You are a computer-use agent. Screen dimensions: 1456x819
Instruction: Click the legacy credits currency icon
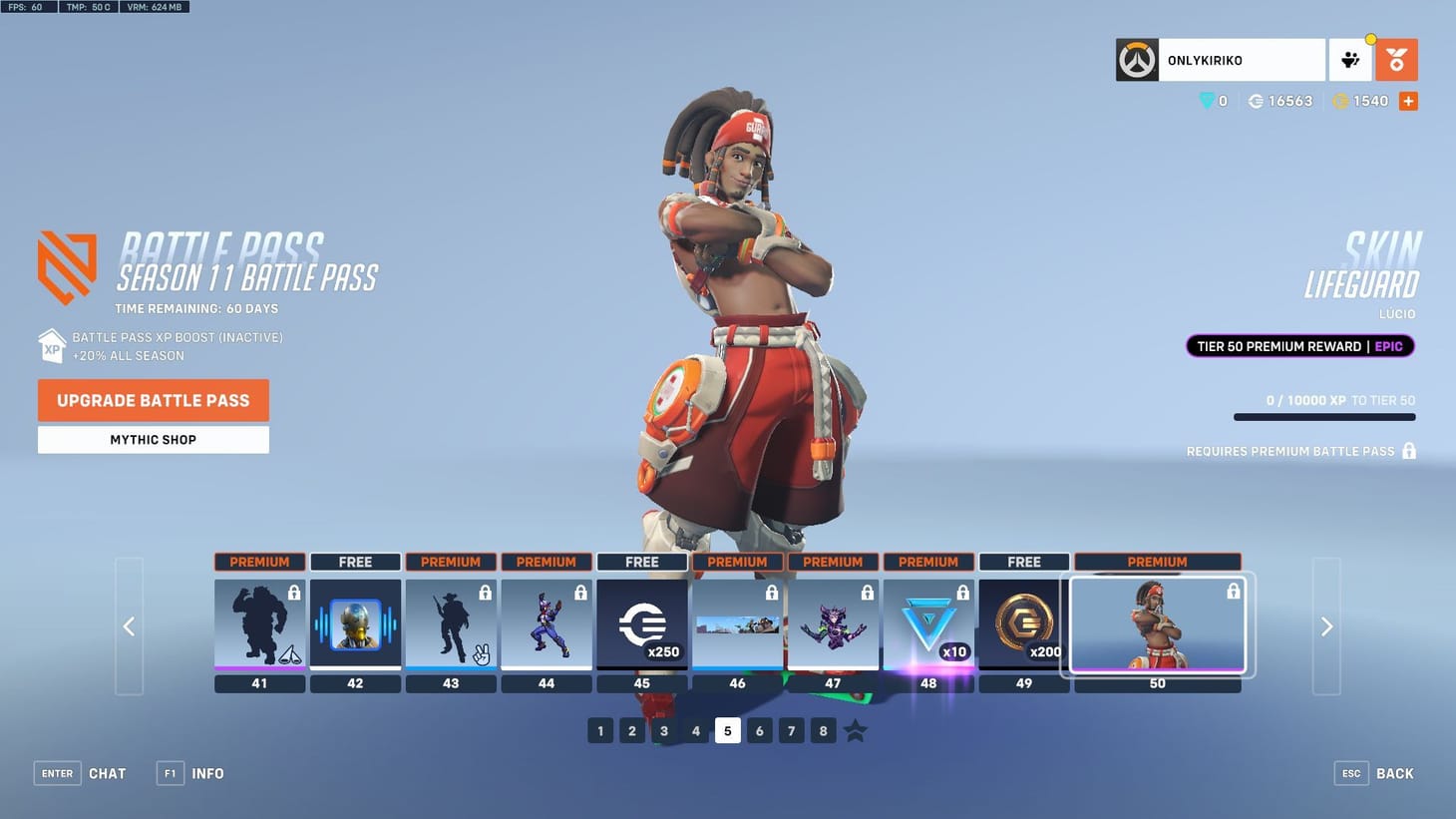click(1255, 101)
